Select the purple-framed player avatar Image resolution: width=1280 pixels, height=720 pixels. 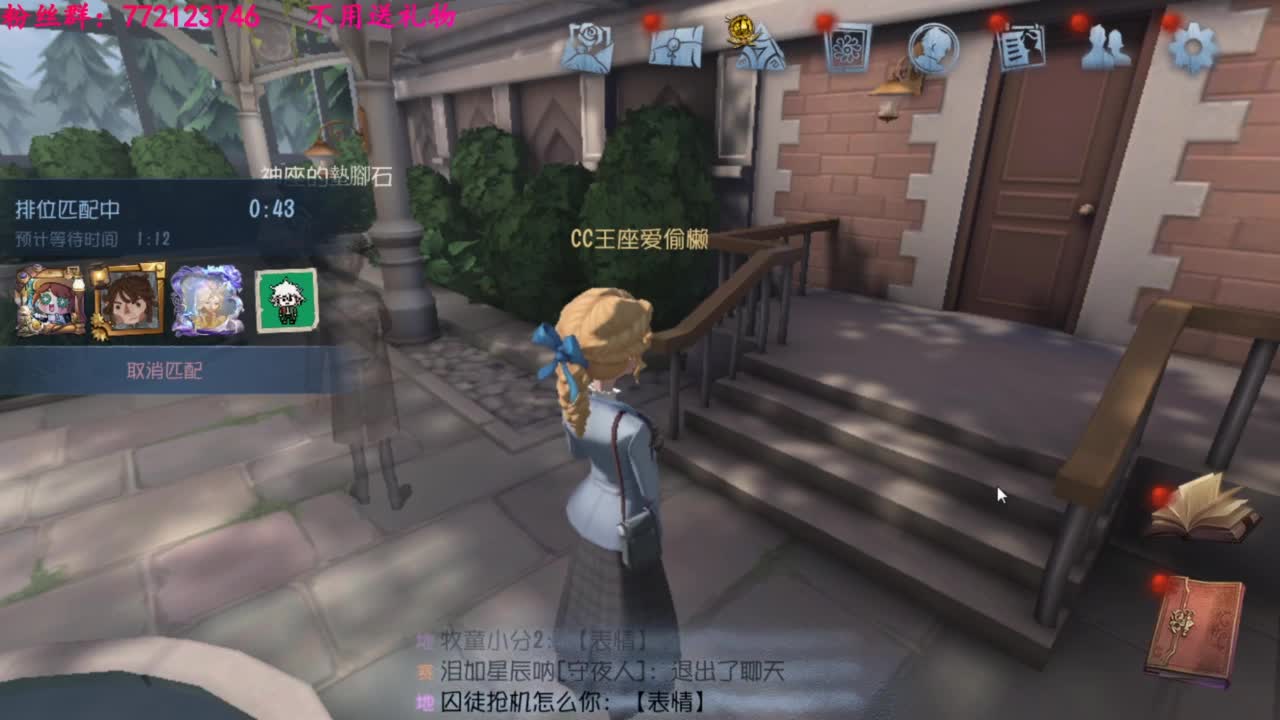point(207,300)
